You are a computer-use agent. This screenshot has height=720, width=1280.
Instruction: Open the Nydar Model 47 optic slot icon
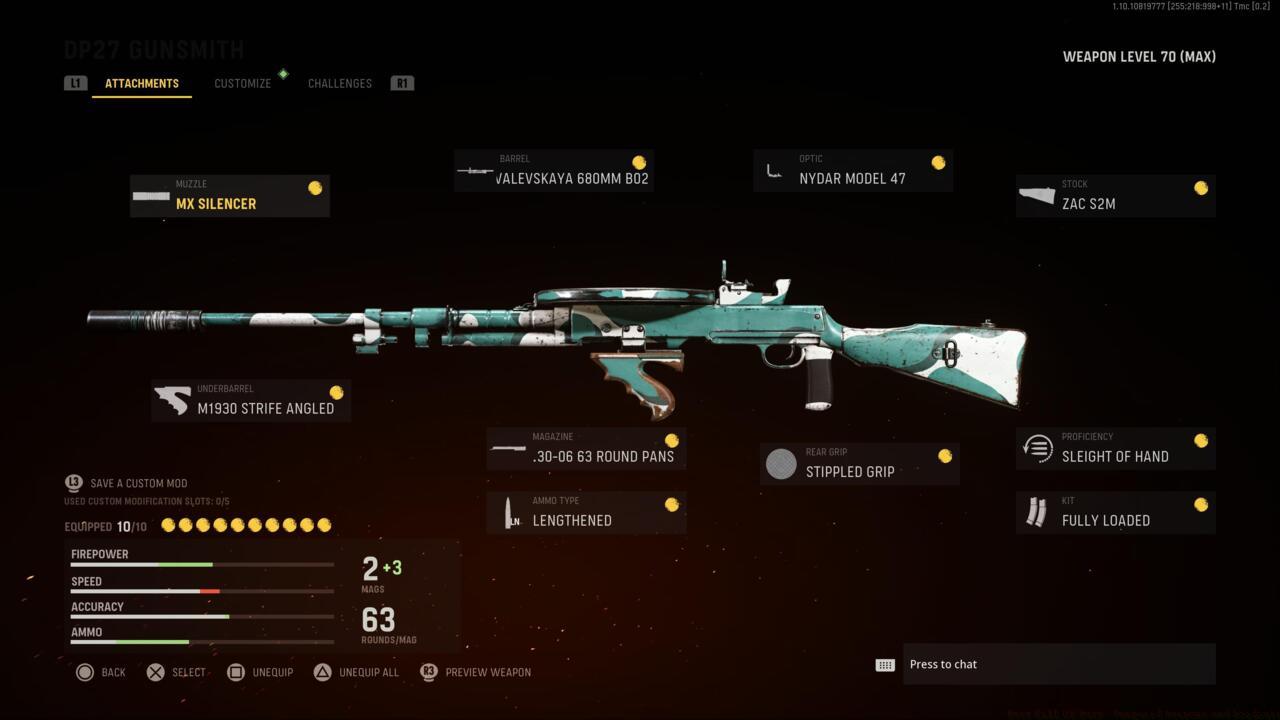click(775, 170)
